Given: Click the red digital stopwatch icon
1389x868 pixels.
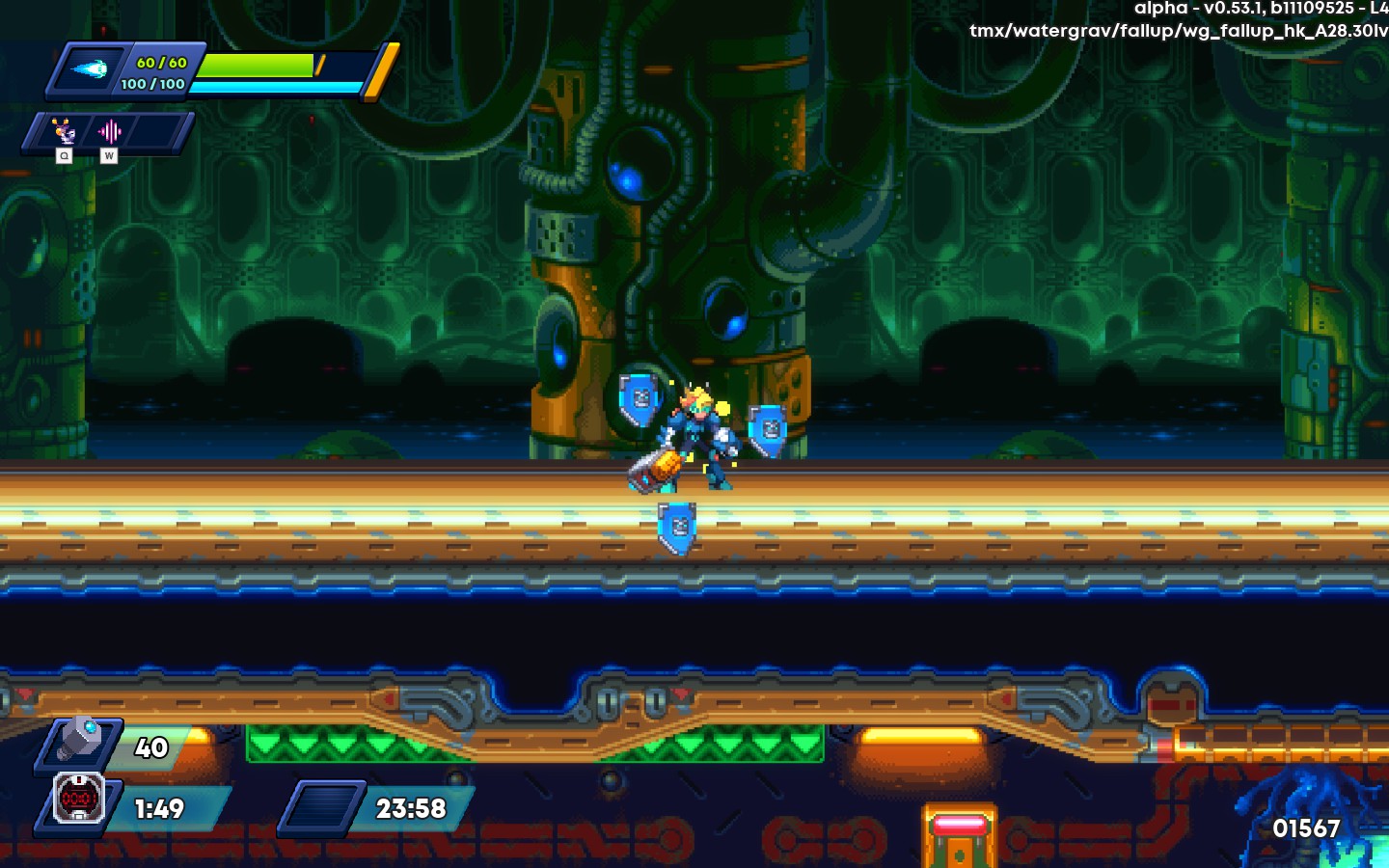Looking at the screenshot, I should pyautogui.click(x=78, y=799).
